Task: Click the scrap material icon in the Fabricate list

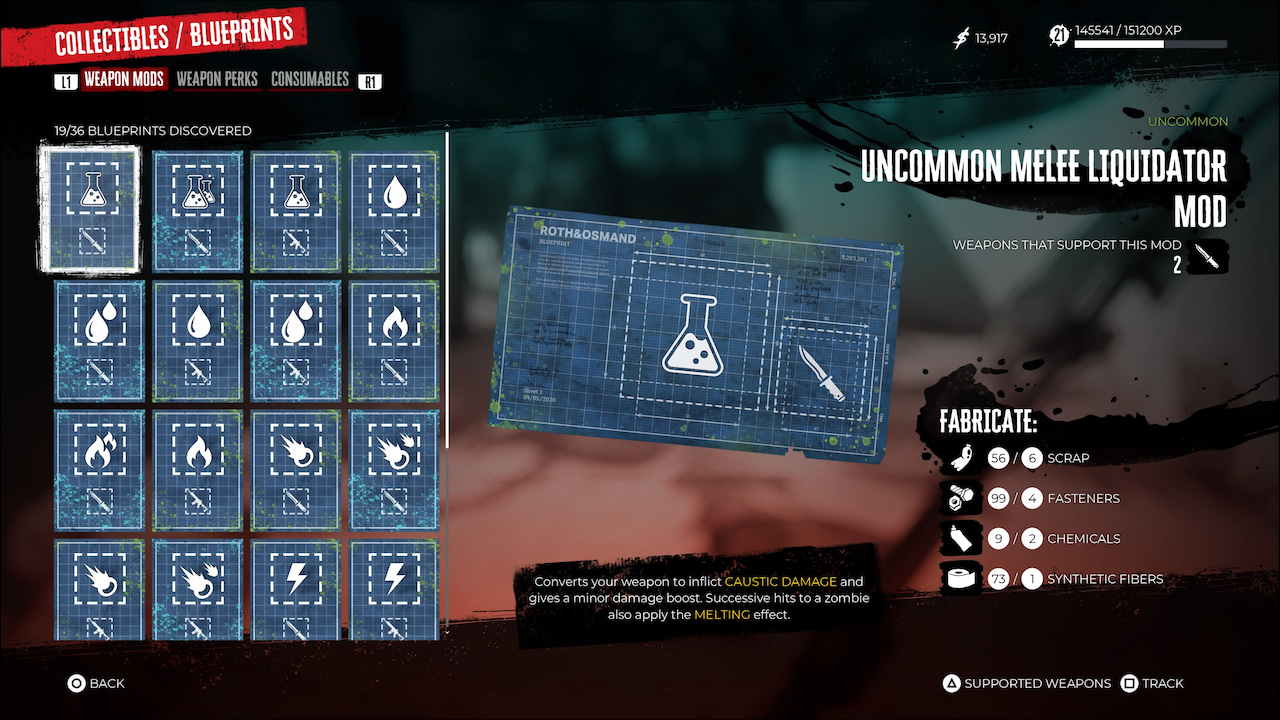Action: tap(961, 458)
